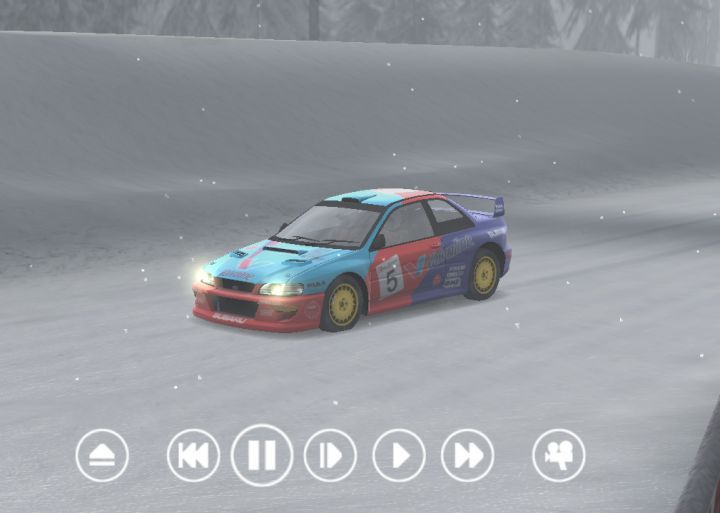Rewind the replay to the start
Image resolution: width=720 pixels, height=513 pixels.
pyautogui.click(x=193, y=456)
